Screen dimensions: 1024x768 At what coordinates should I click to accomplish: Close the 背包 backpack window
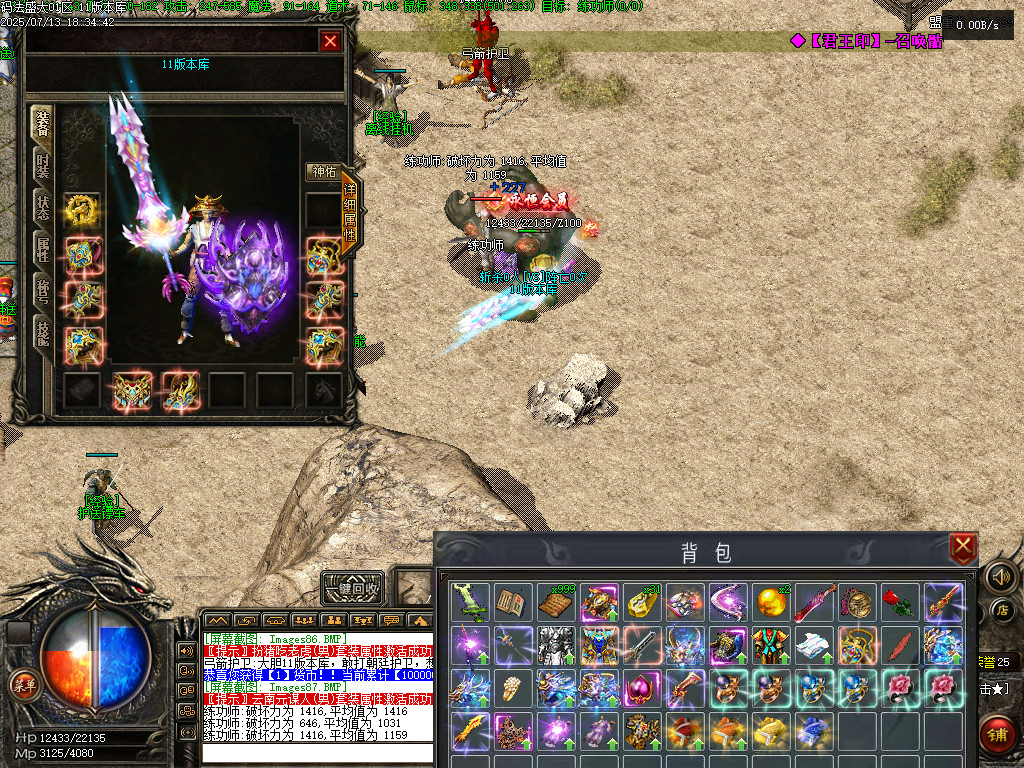(962, 547)
